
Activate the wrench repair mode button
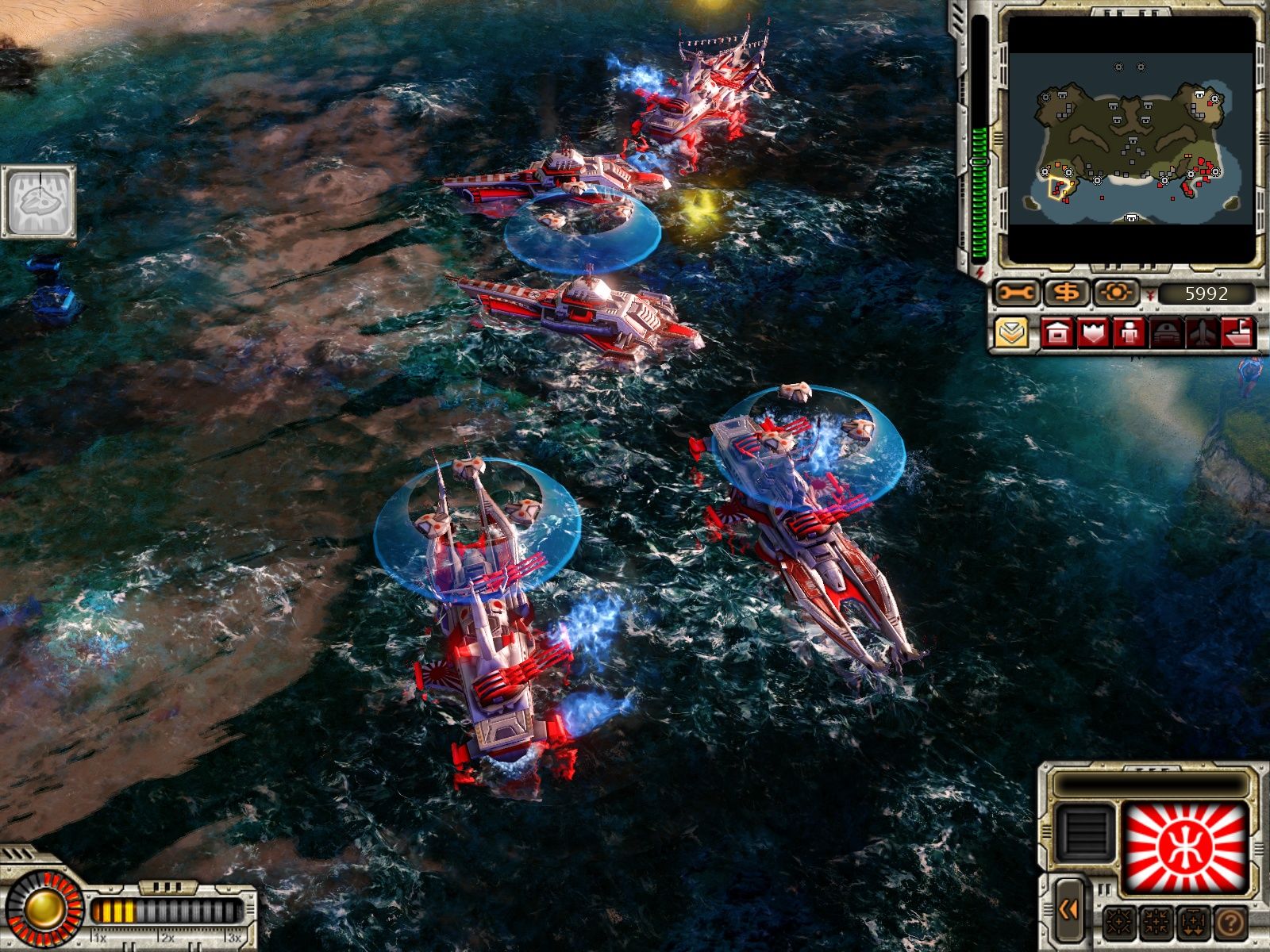pyautogui.click(x=1017, y=294)
